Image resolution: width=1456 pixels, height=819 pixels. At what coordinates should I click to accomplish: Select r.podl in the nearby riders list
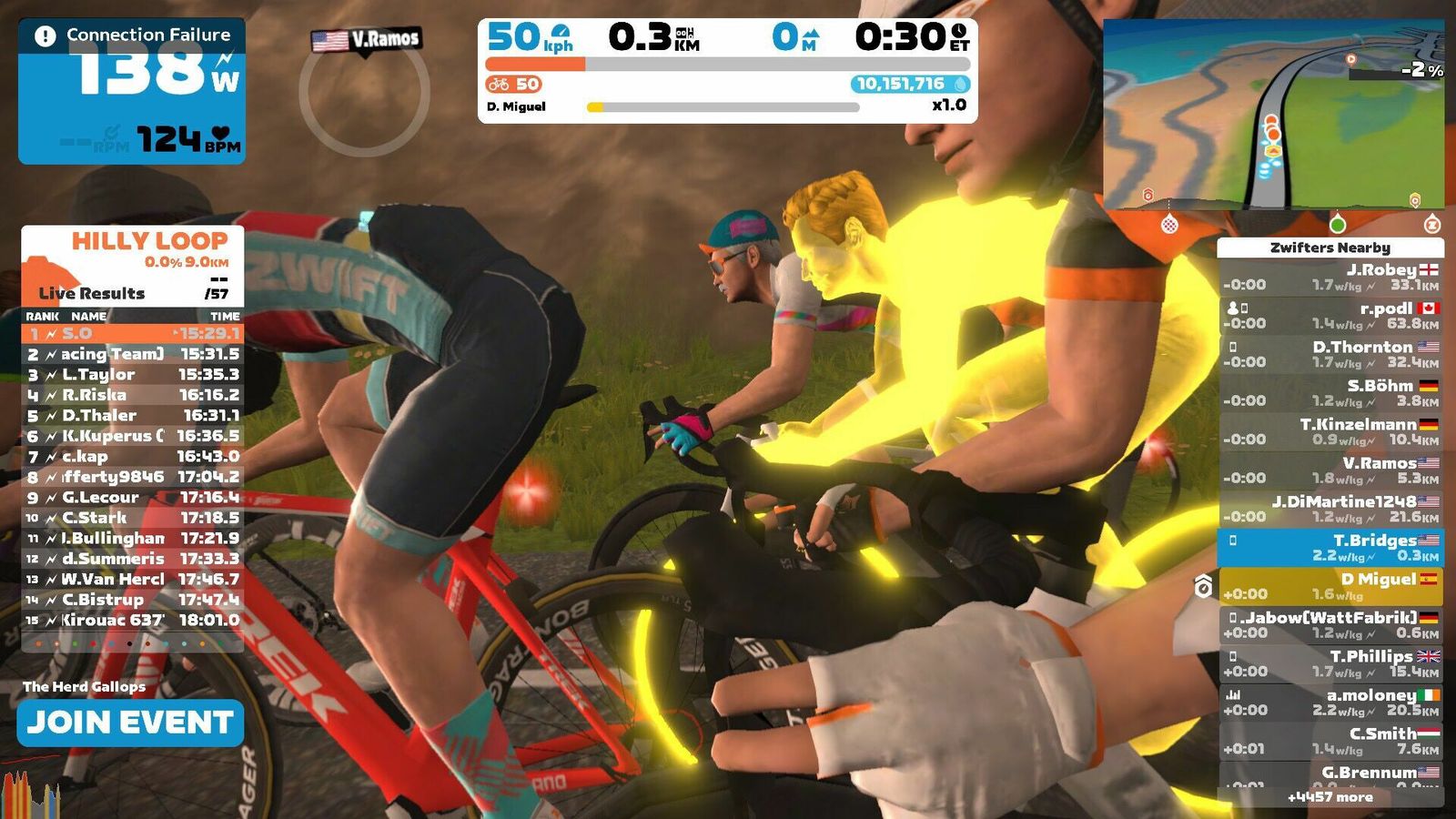tap(1330, 316)
